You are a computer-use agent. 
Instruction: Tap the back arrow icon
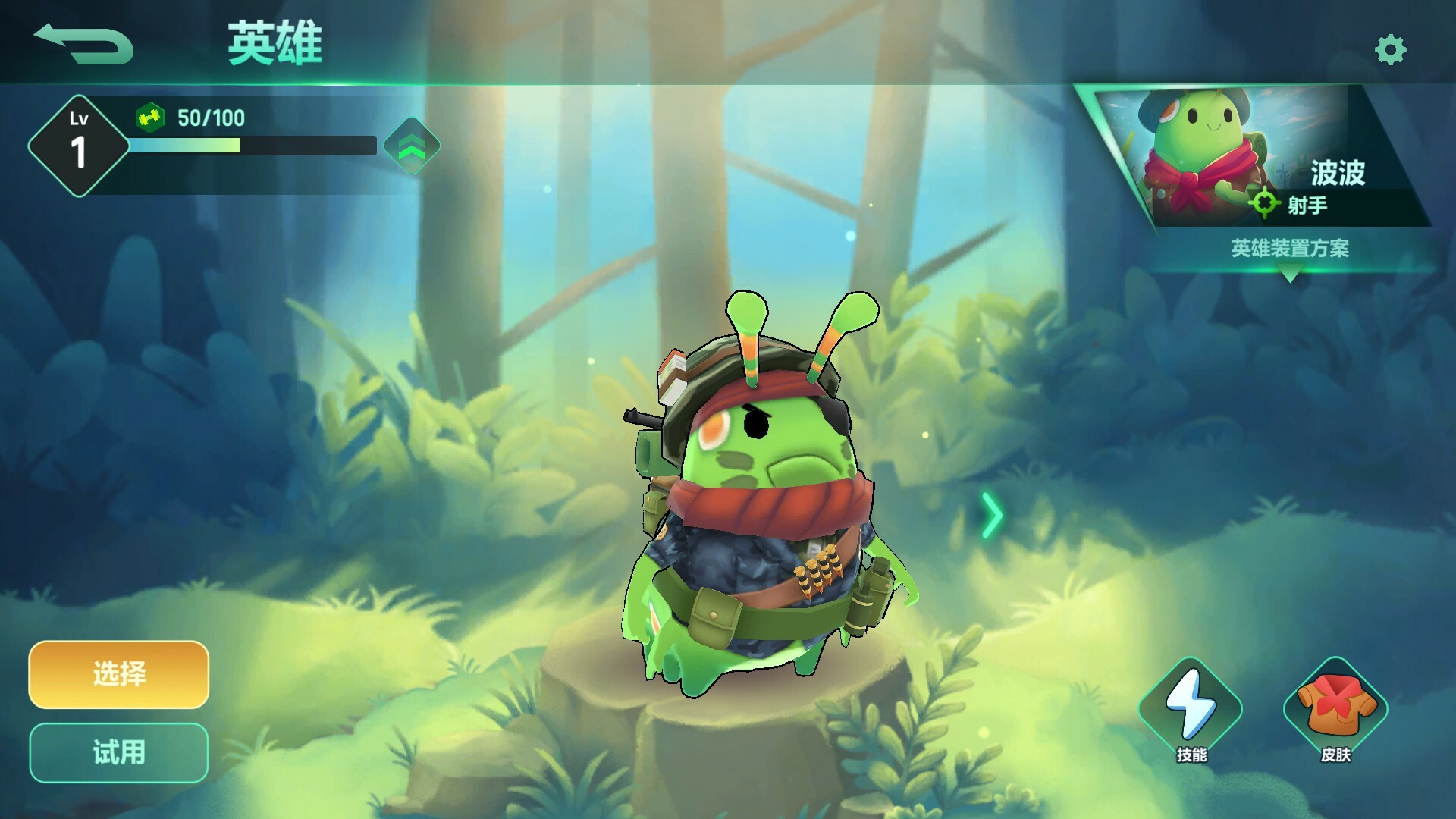tap(83, 42)
